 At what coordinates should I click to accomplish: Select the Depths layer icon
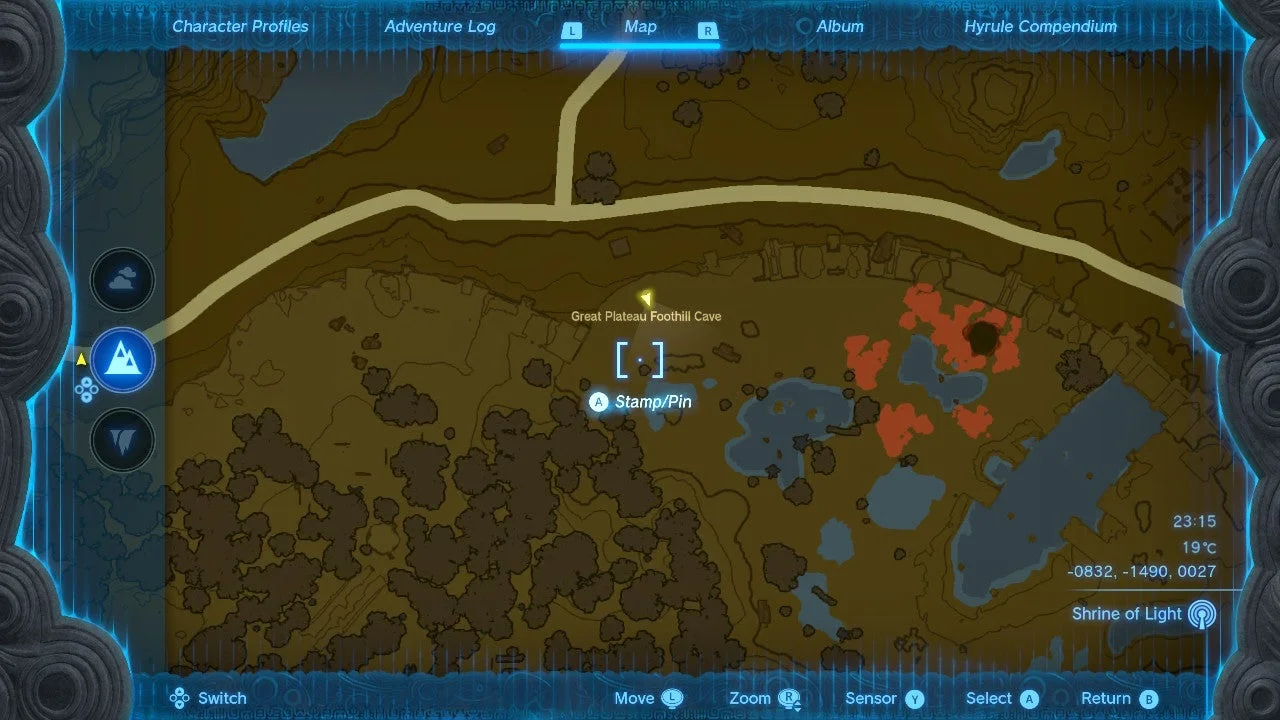[x=122, y=439]
